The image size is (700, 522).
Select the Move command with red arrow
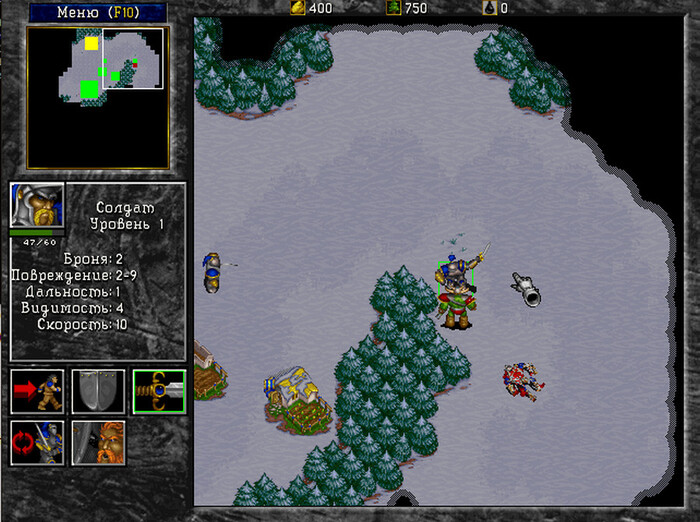coord(38,391)
